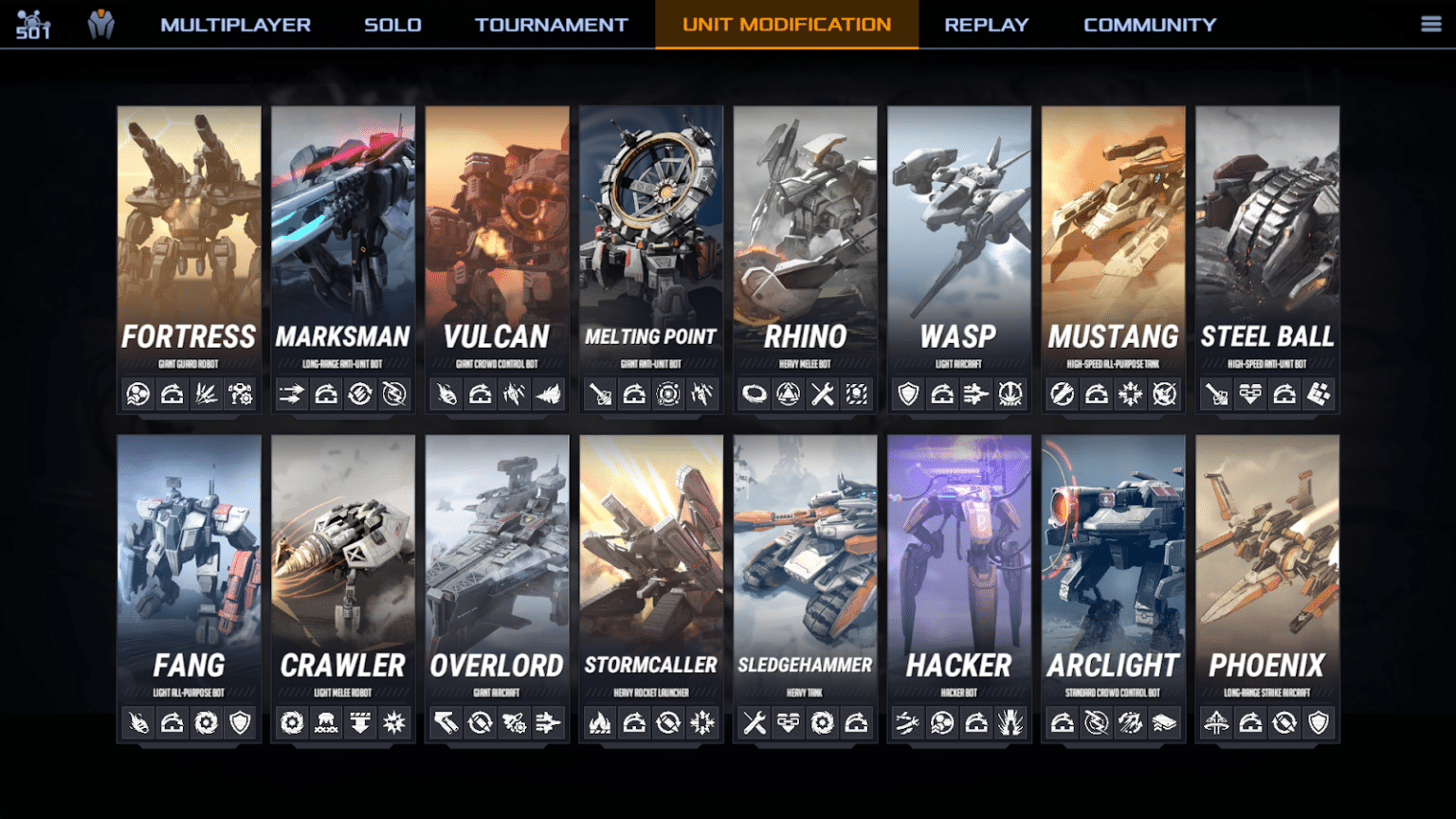
Task: Open the Melting Point unit card
Action: click(651, 237)
